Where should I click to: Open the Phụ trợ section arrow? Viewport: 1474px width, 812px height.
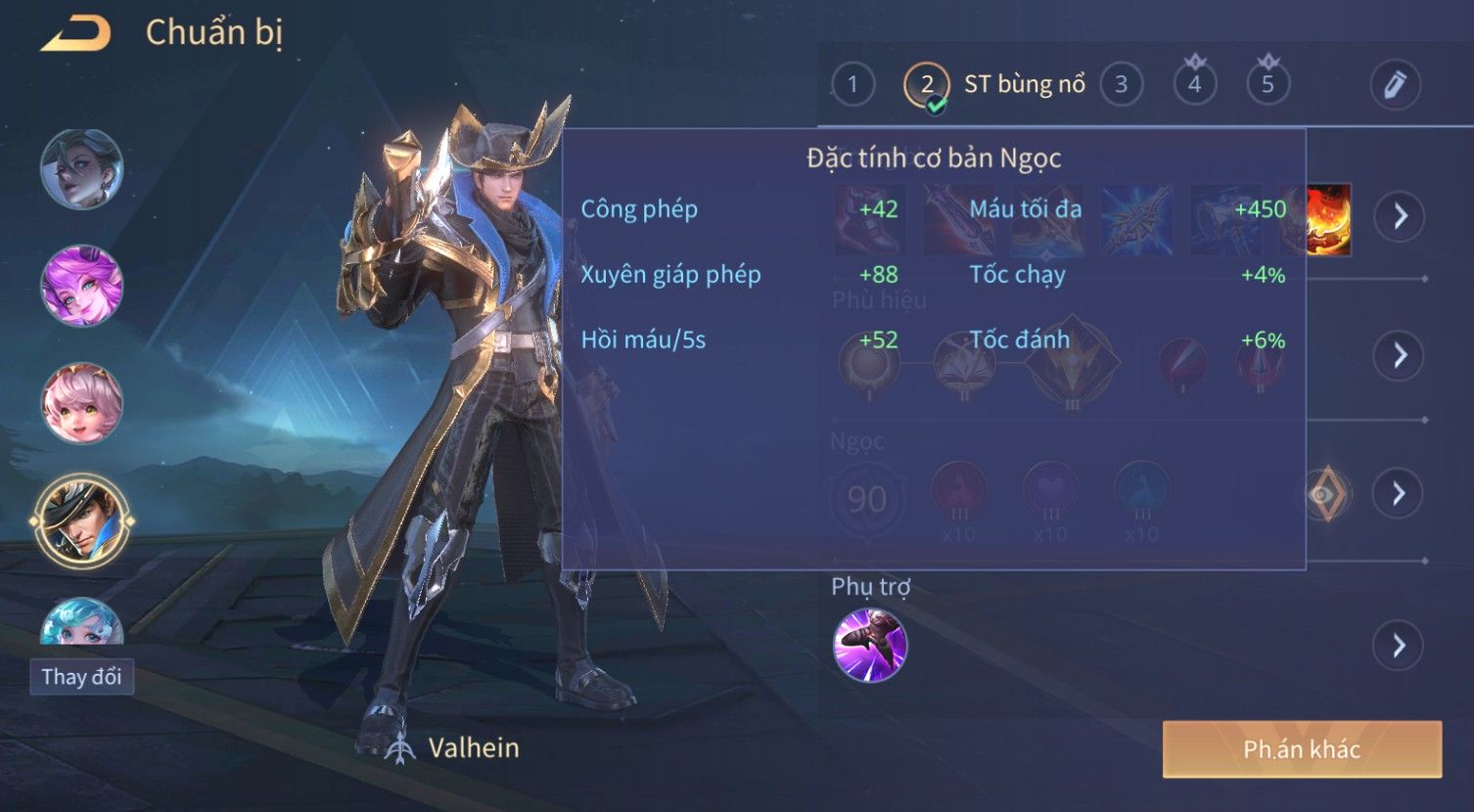click(1399, 646)
